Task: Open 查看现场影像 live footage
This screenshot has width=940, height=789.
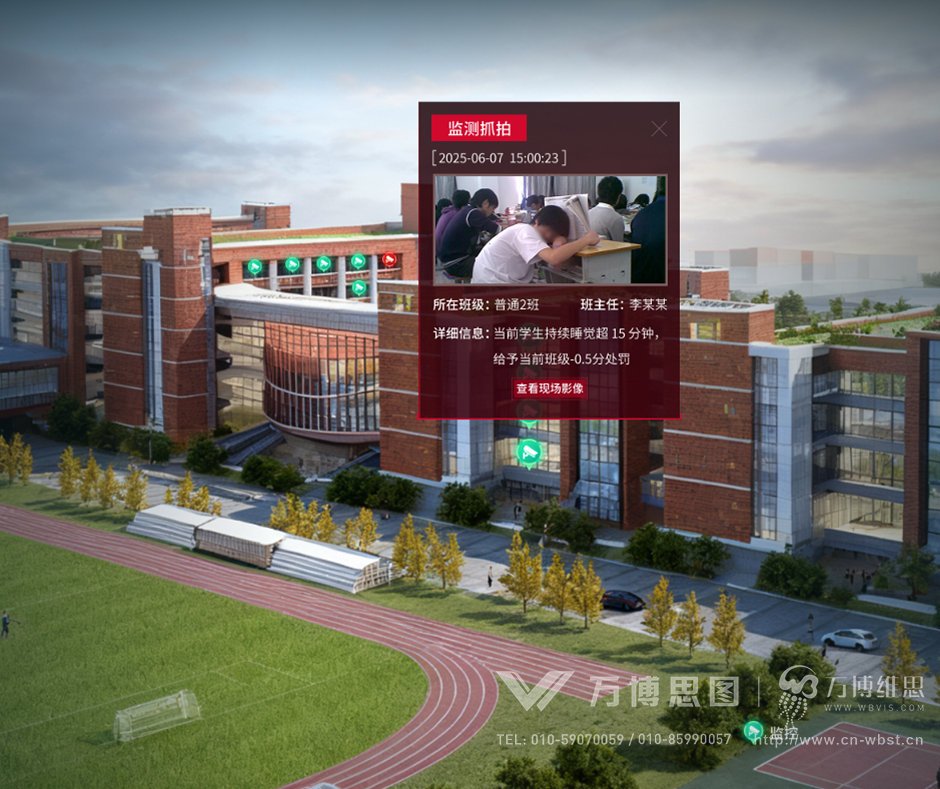Action: point(549,389)
